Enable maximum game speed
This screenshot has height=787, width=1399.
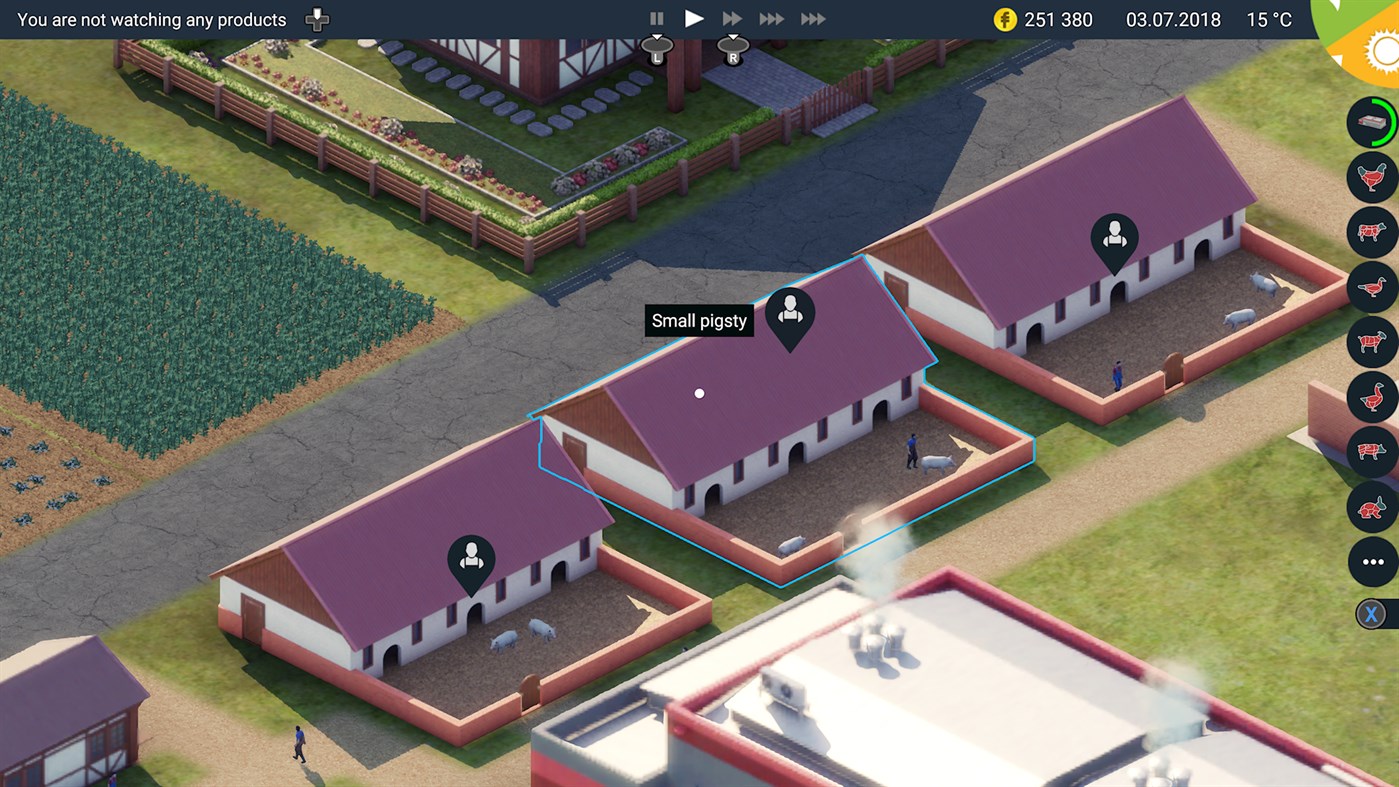tap(812, 17)
